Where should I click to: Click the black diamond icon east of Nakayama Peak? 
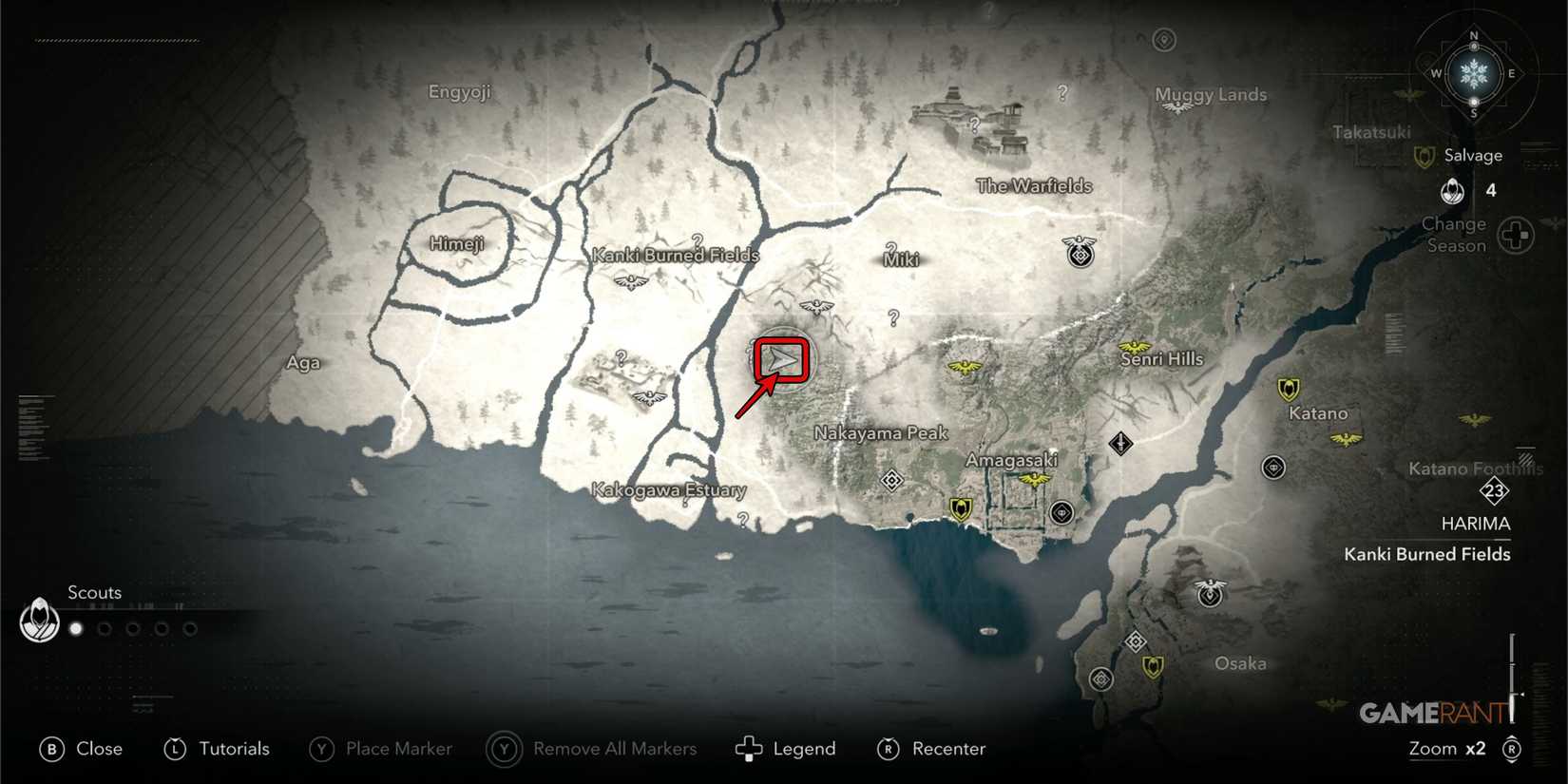1121,441
